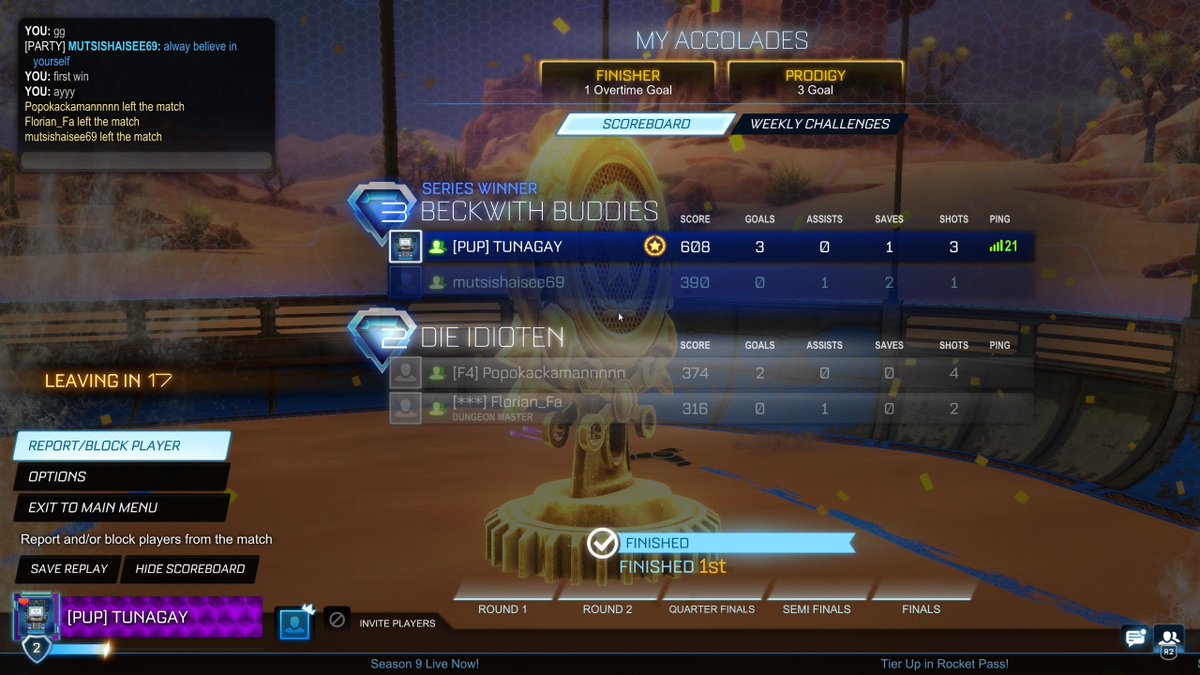Screen dimensions: 1200x675
Task: Exit to Main Menu
Action: (x=120, y=508)
